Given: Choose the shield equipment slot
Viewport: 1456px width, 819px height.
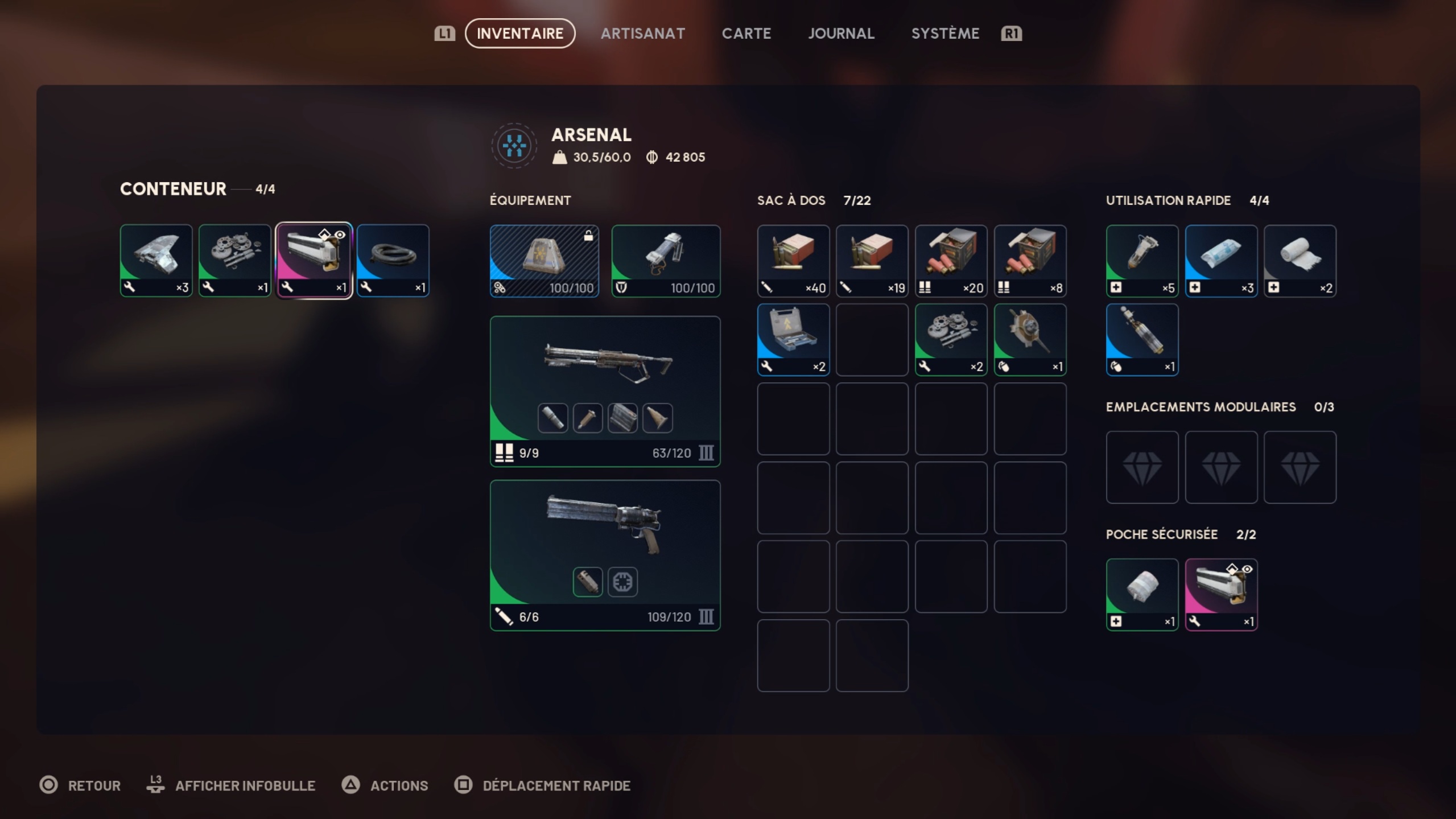Looking at the screenshot, I should click(665, 260).
